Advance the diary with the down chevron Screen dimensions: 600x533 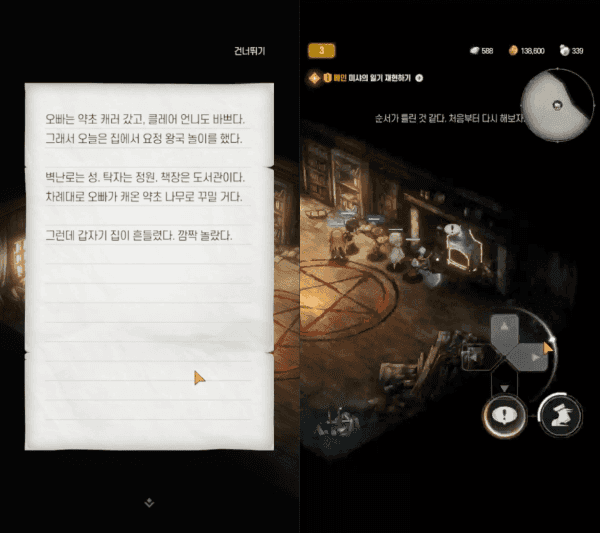click(149, 503)
